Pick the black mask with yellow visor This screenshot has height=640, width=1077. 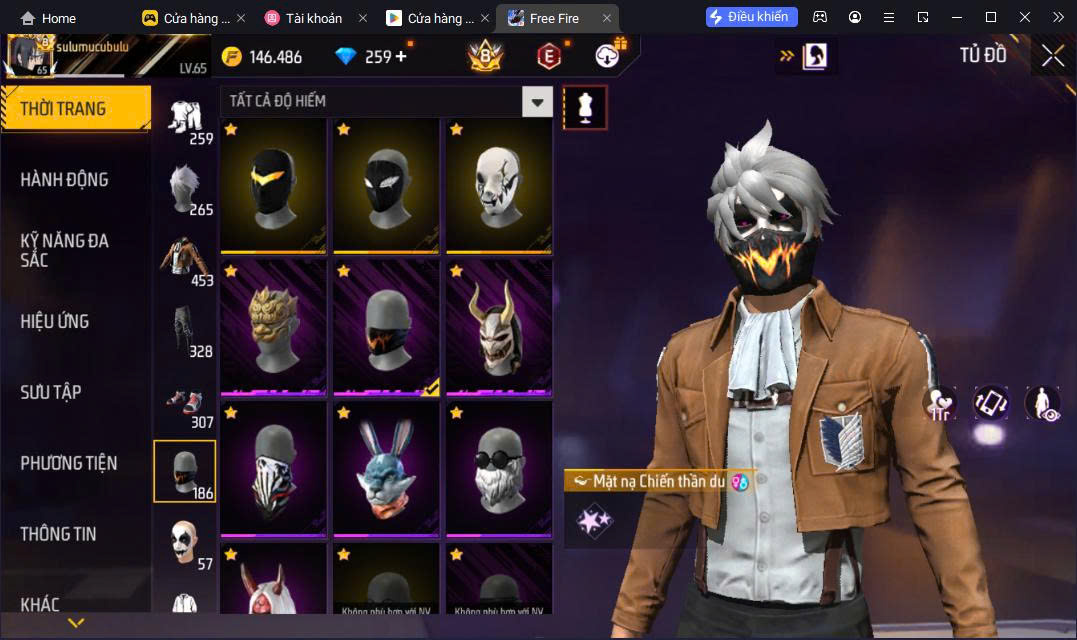pos(273,185)
